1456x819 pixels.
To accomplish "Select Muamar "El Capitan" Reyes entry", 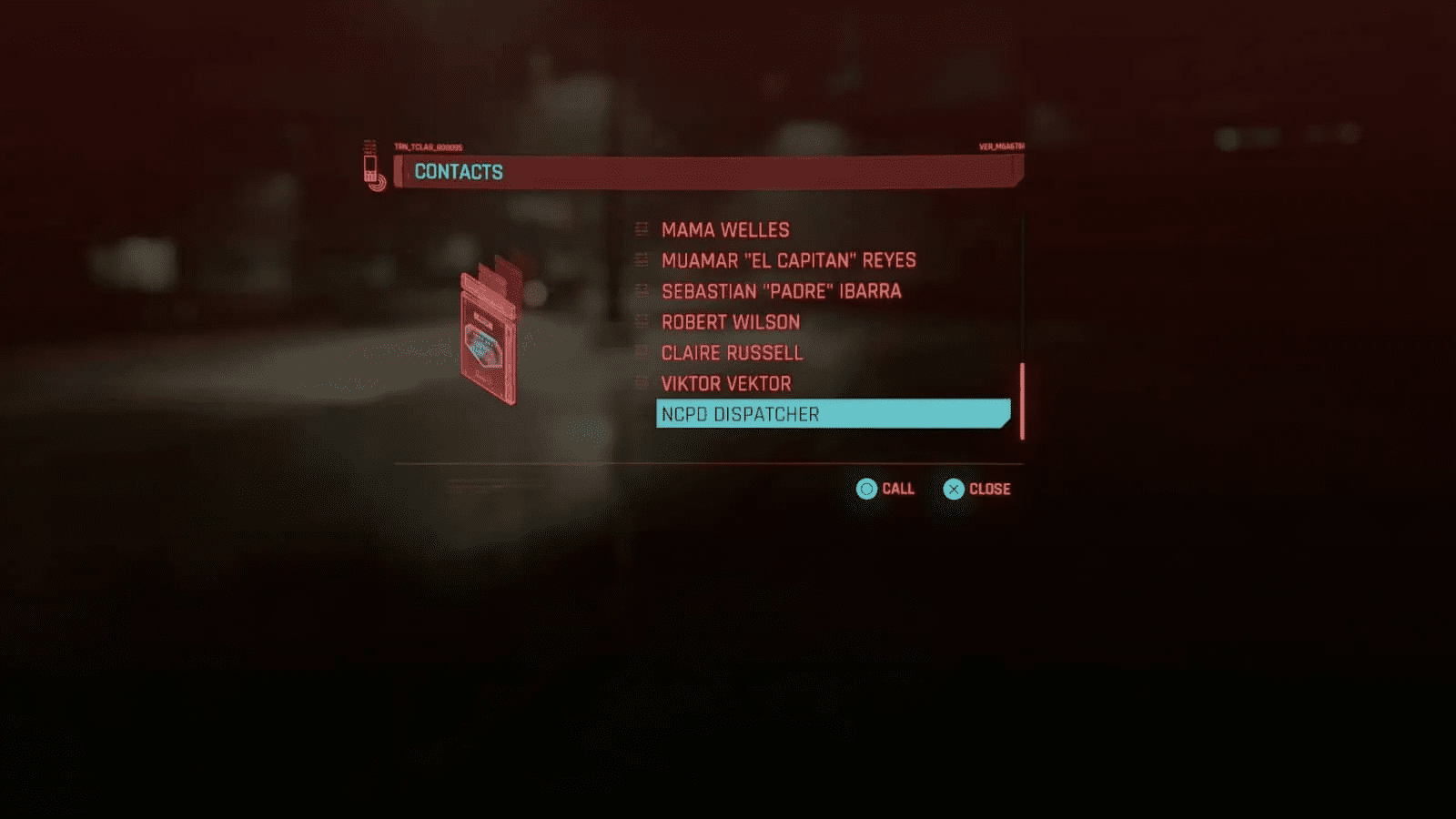I will 788,260.
